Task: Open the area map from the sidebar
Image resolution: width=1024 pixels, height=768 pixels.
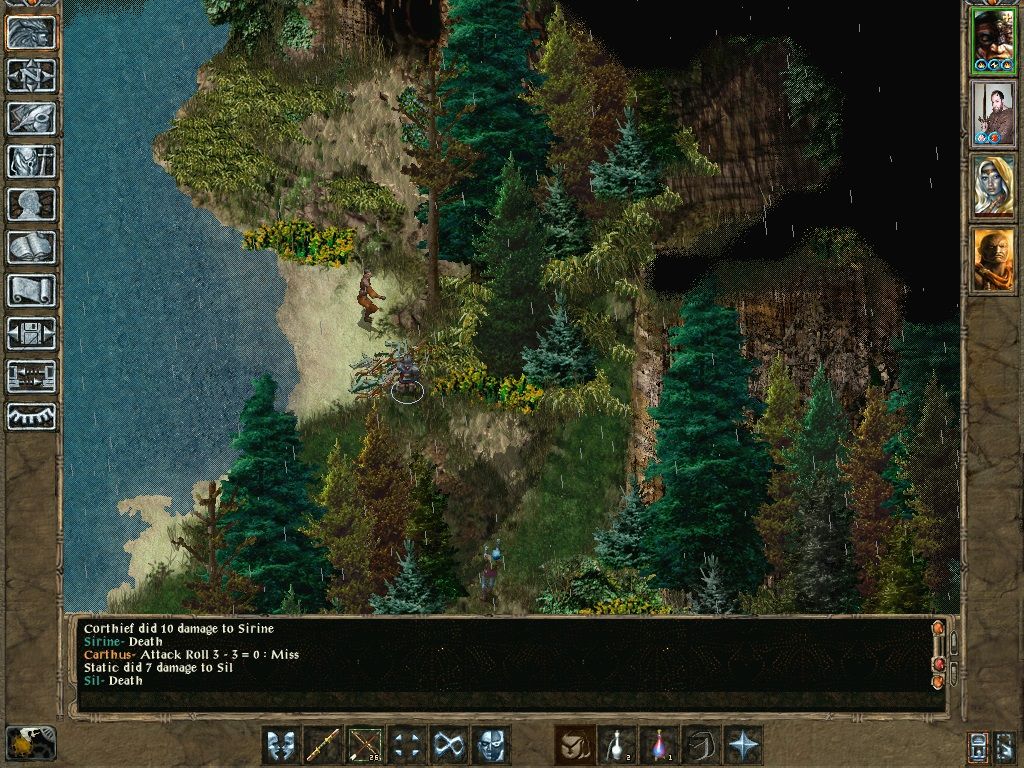Action: click(x=31, y=75)
